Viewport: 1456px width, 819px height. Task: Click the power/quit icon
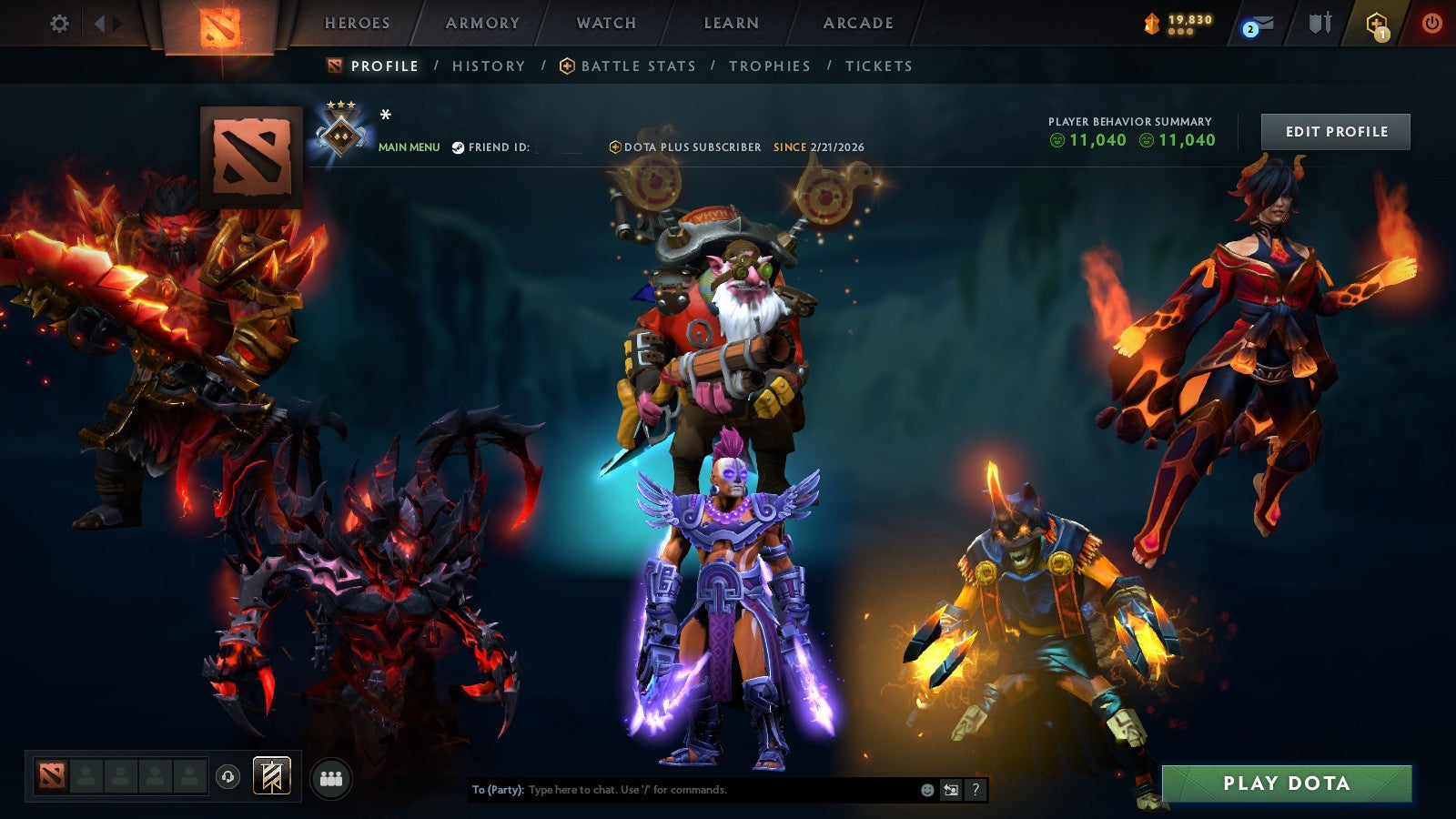1431,25
